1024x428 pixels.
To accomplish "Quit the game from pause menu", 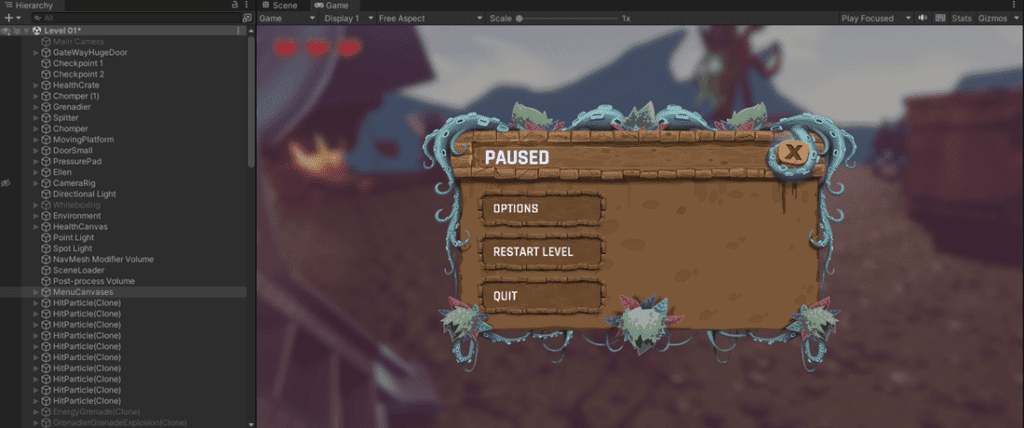I will click(542, 296).
